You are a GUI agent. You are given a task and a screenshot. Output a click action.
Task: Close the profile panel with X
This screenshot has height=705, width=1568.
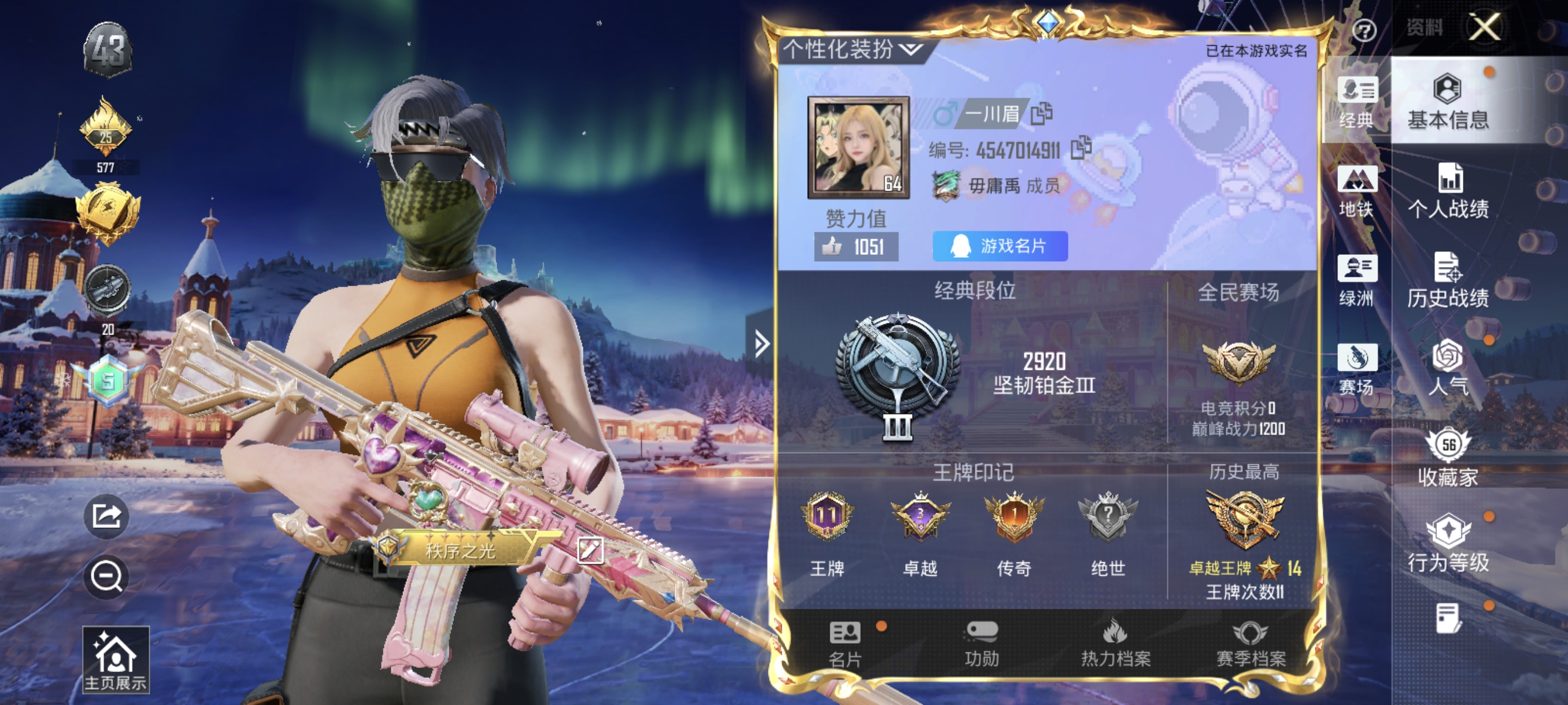tap(1485, 27)
